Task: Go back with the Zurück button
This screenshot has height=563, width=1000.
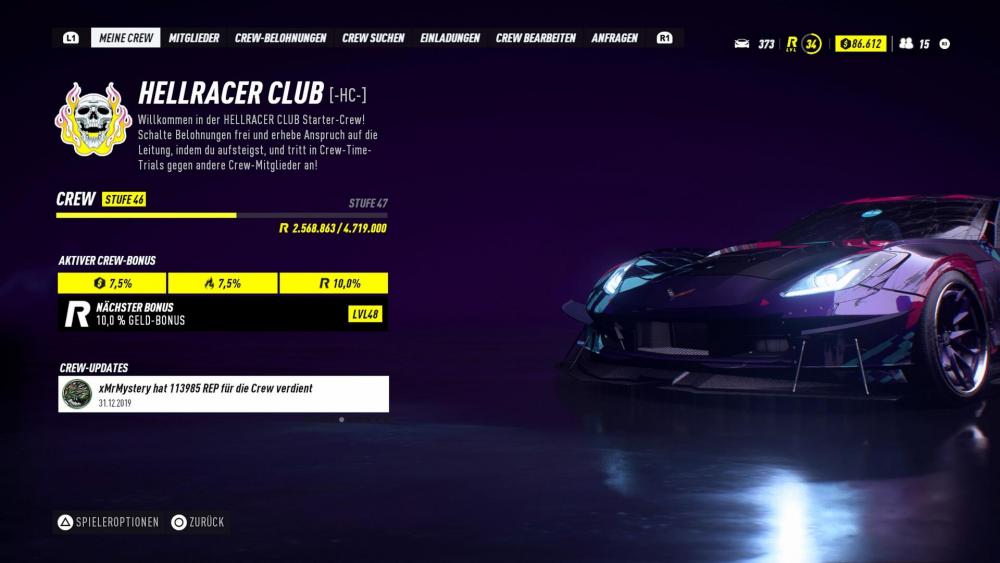Action: coord(198,522)
